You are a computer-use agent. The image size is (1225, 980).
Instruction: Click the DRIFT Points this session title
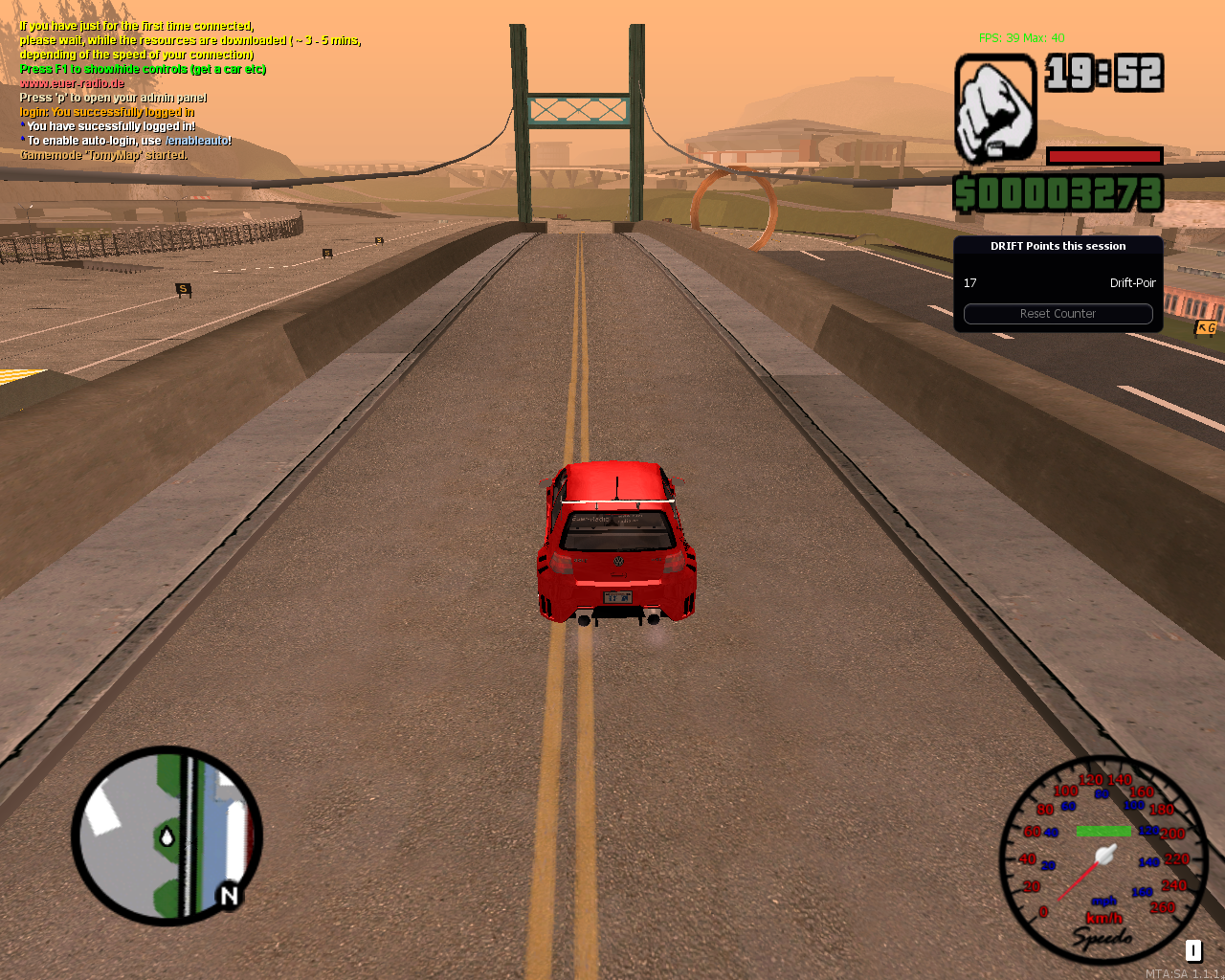[x=1058, y=246]
